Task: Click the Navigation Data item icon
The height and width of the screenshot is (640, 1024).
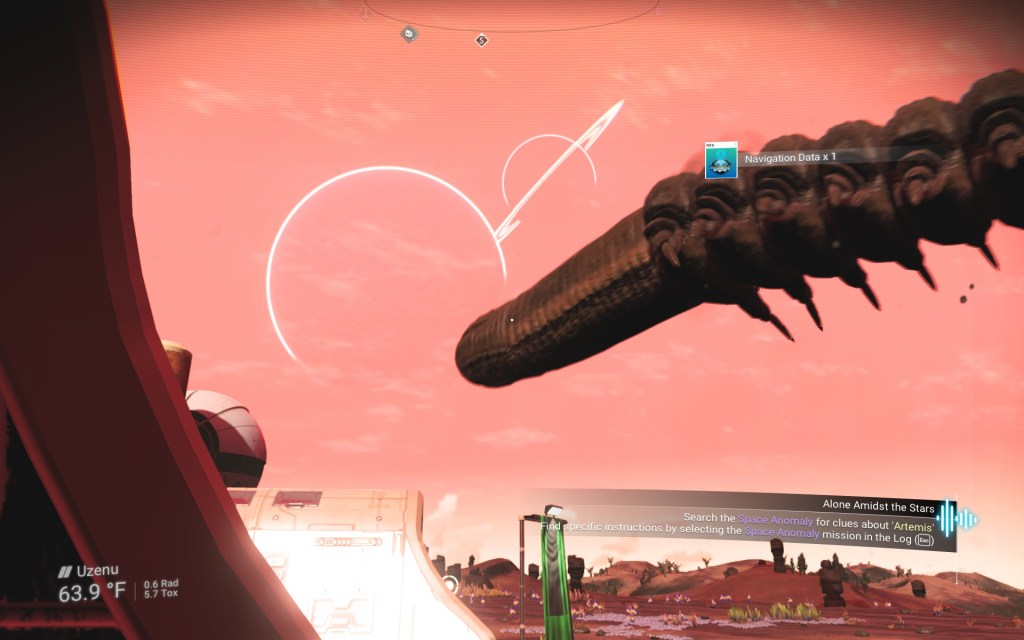Action: click(720, 160)
